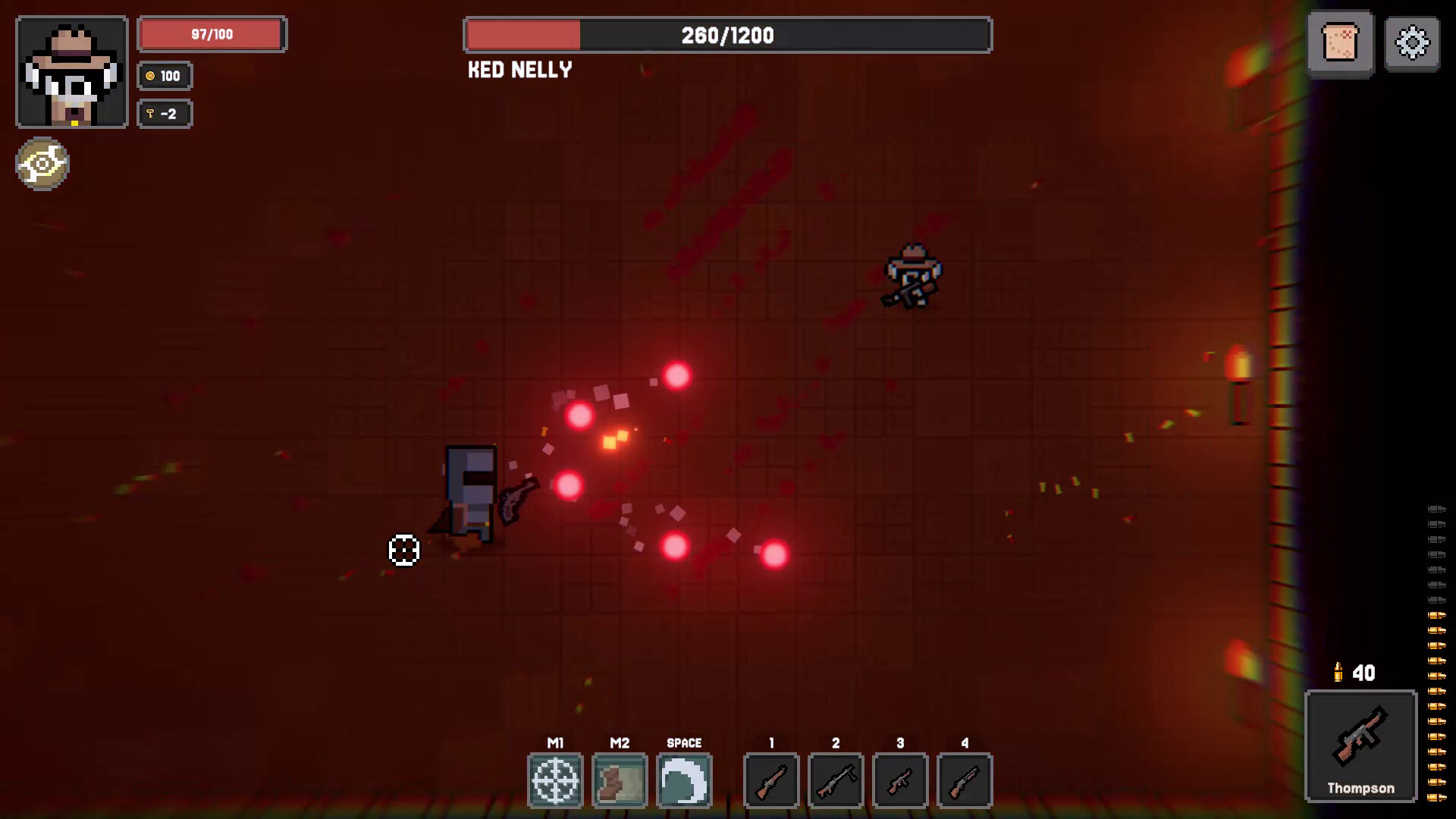Viewport: 1456px width, 819px height.
Task: Click the equipped Thompson weapon card
Action: point(1361,745)
